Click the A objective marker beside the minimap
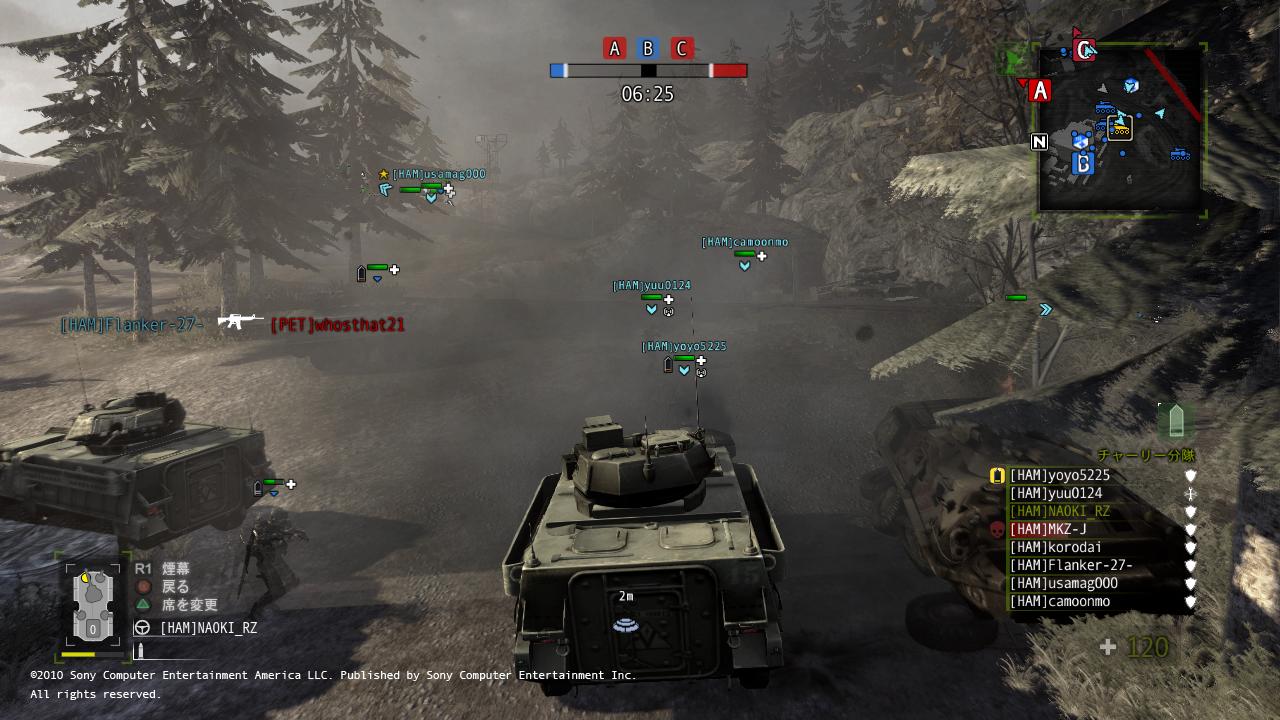Viewport: 1280px width, 720px height. coord(1040,91)
